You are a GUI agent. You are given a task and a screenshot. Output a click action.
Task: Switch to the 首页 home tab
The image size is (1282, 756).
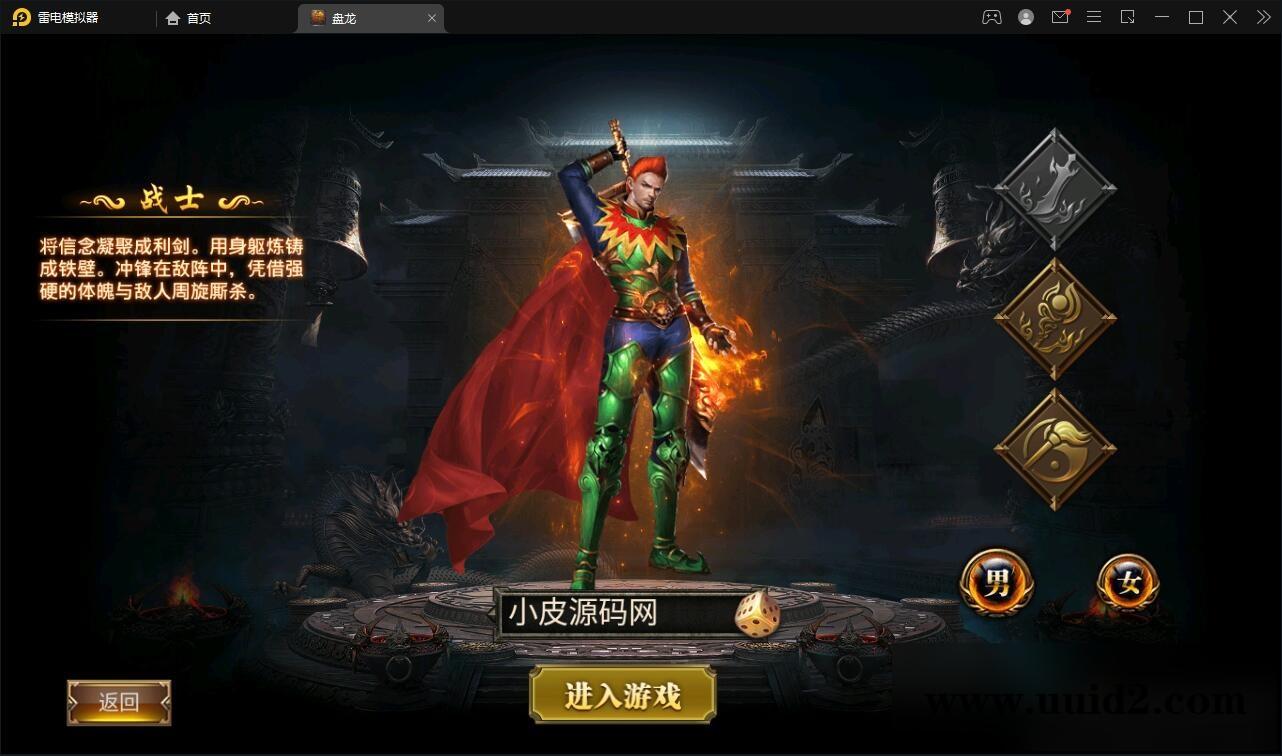tap(188, 17)
